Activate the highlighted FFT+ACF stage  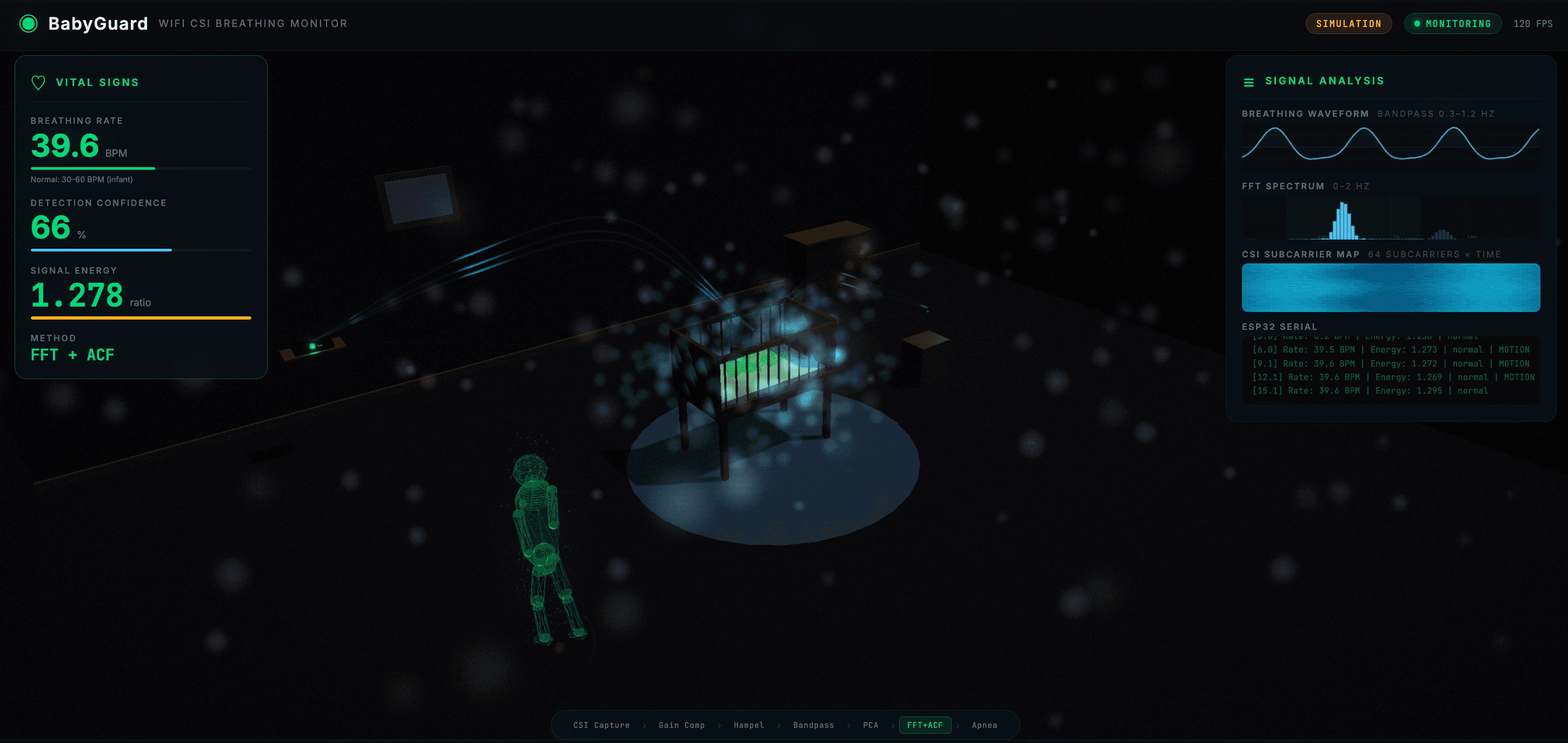pos(925,725)
